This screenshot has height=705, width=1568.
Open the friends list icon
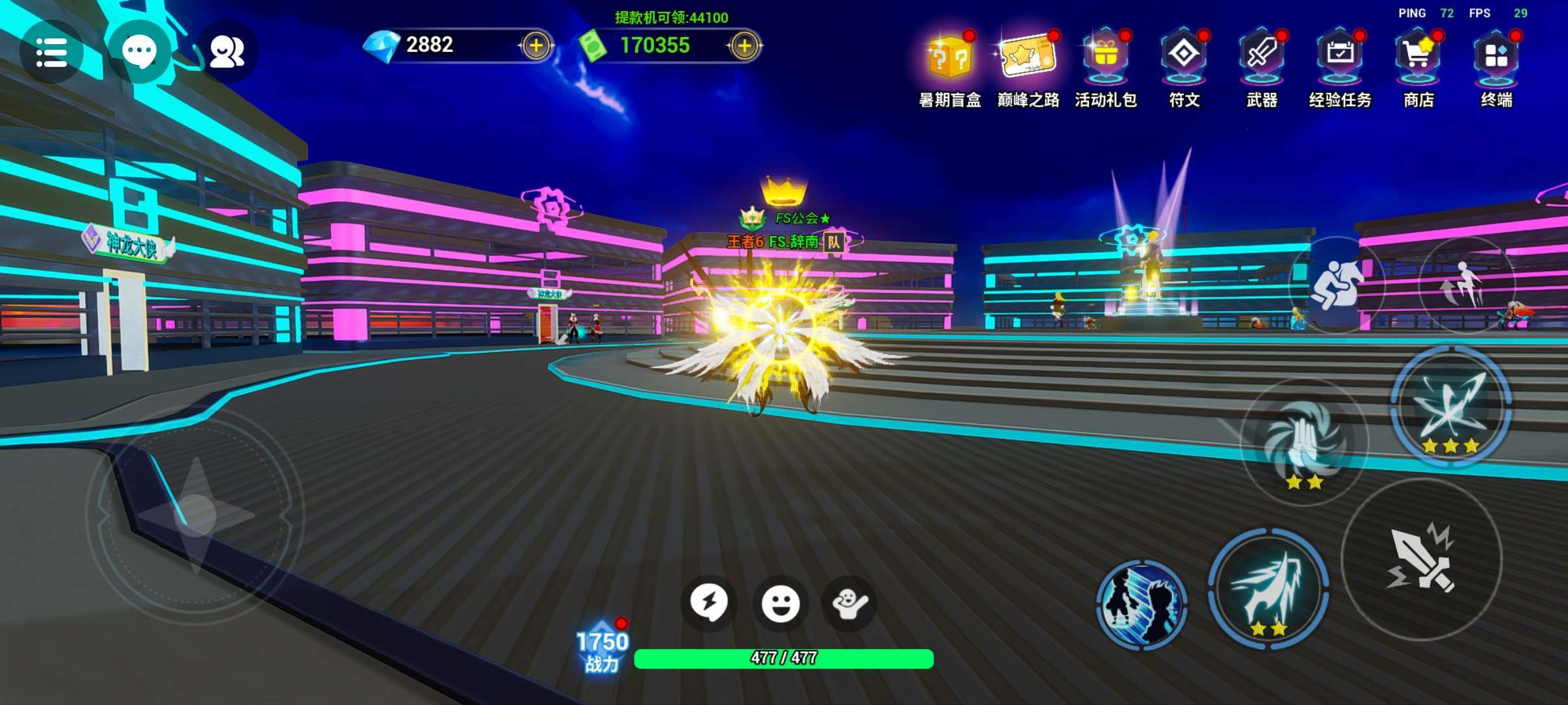point(227,52)
